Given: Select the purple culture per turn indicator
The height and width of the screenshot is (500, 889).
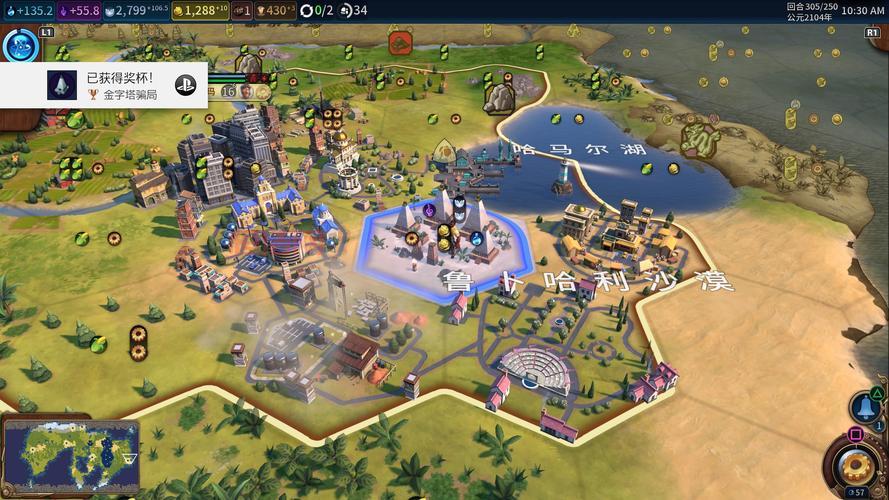Looking at the screenshot, I should (79, 11).
